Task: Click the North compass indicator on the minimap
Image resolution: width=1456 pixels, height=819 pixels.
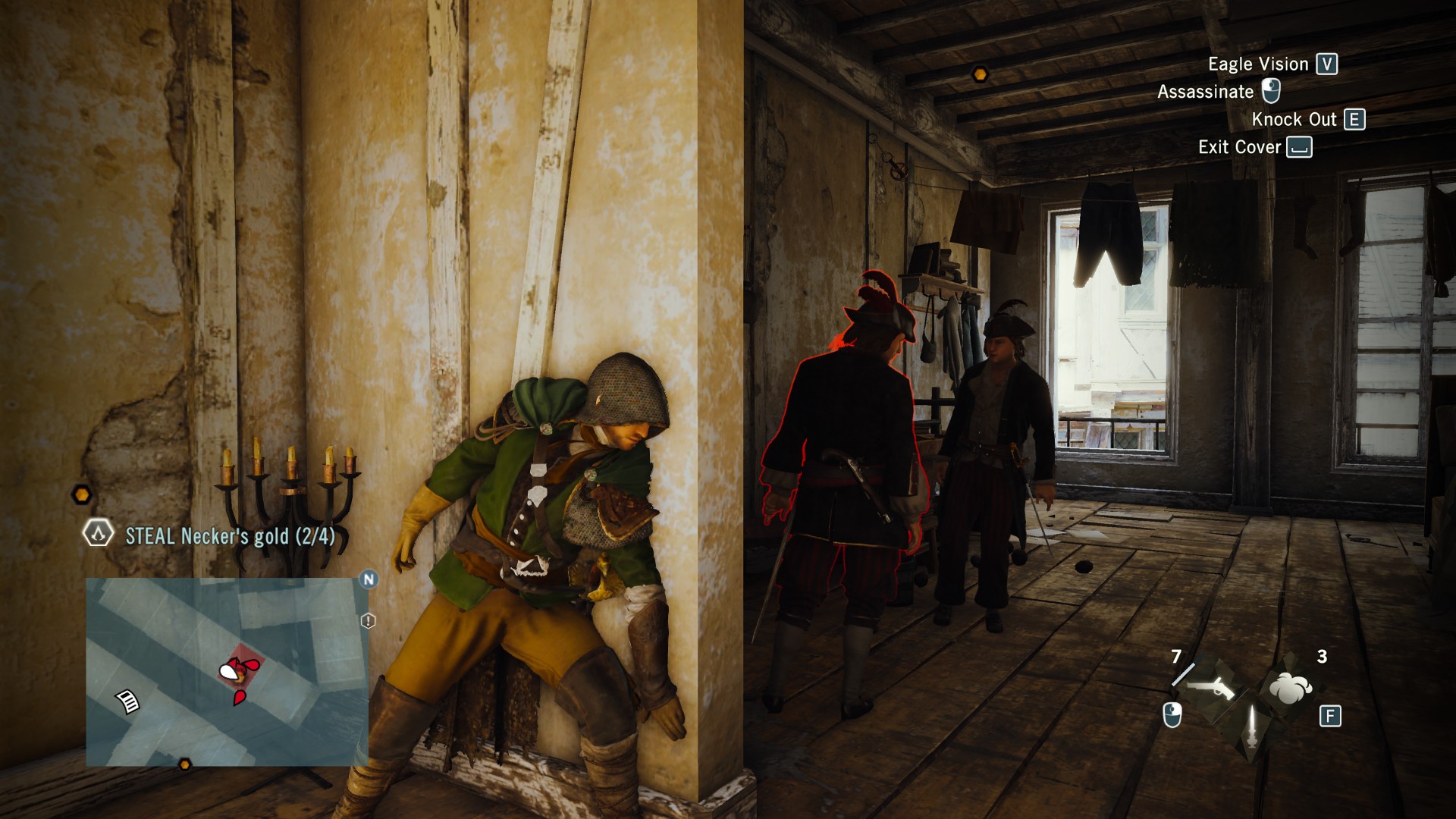Action: click(369, 578)
